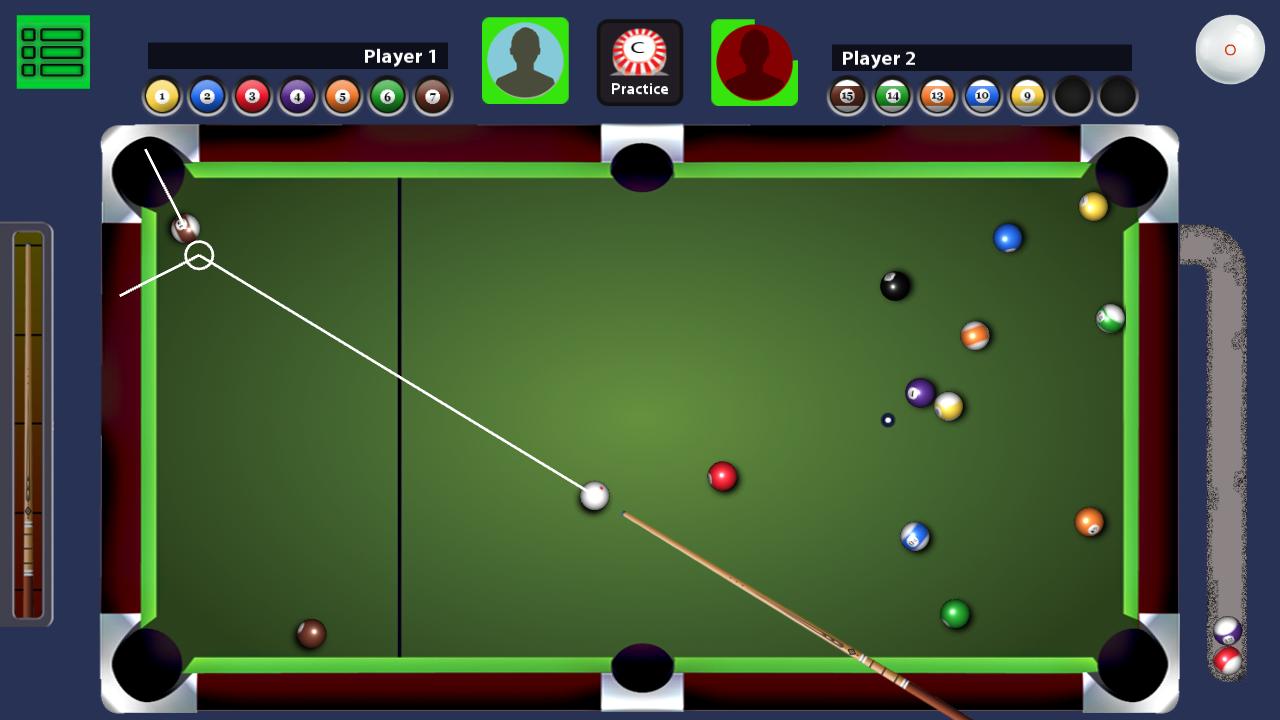Viewport: 1280px width, 720px height.
Task: Click the orange 13-ball indicator
Action: tap(937, 95)
